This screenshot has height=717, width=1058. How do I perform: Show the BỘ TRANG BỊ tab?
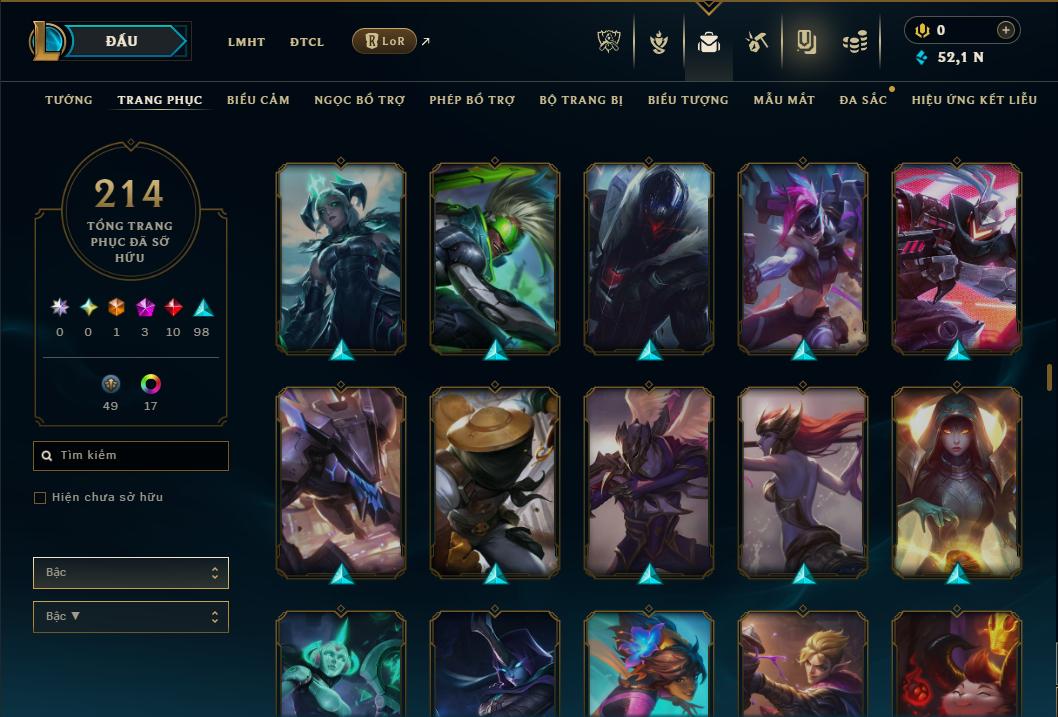coord(581,100)
